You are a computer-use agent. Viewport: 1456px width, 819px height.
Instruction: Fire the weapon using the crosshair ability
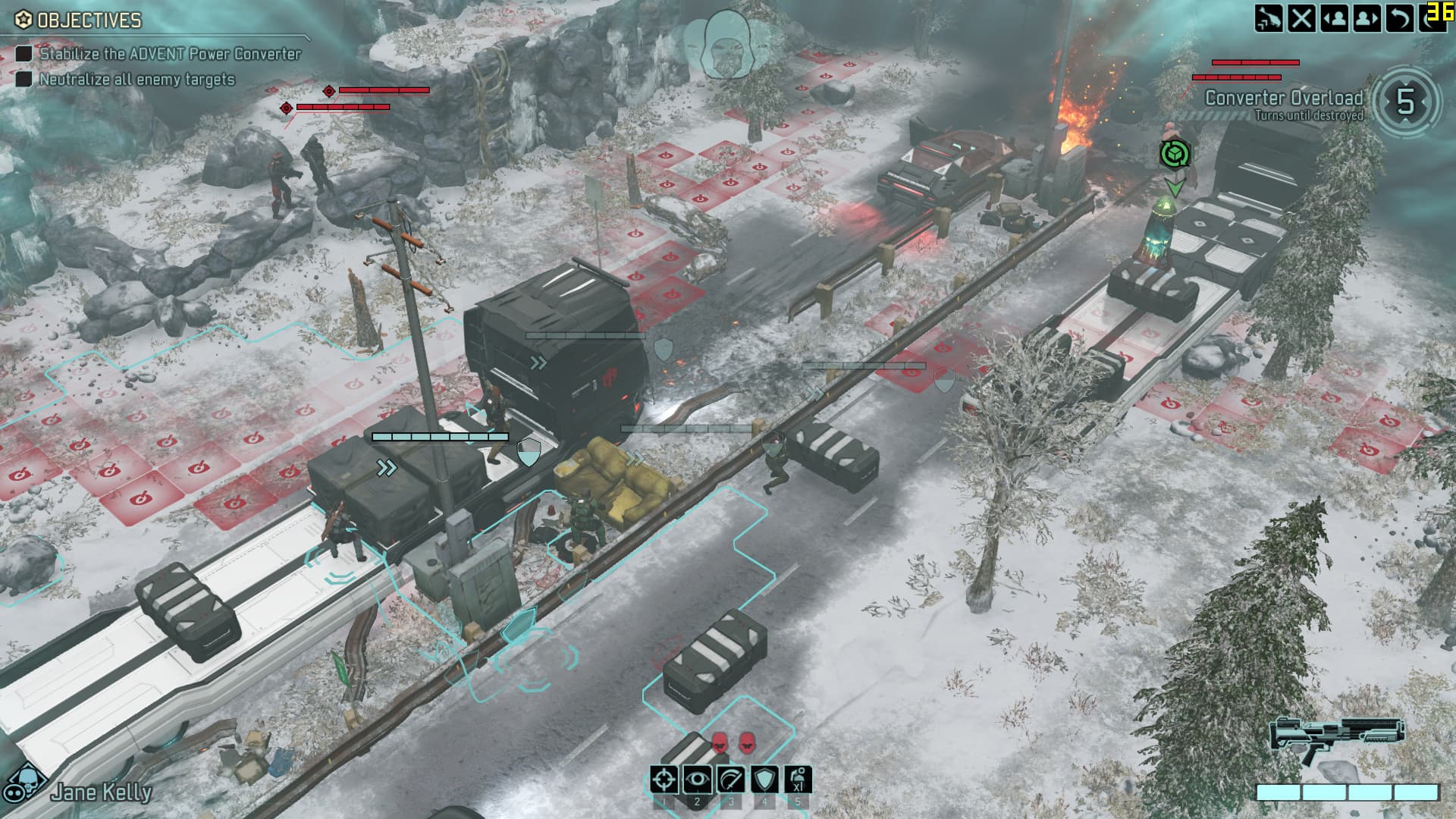tap(664, 780)
